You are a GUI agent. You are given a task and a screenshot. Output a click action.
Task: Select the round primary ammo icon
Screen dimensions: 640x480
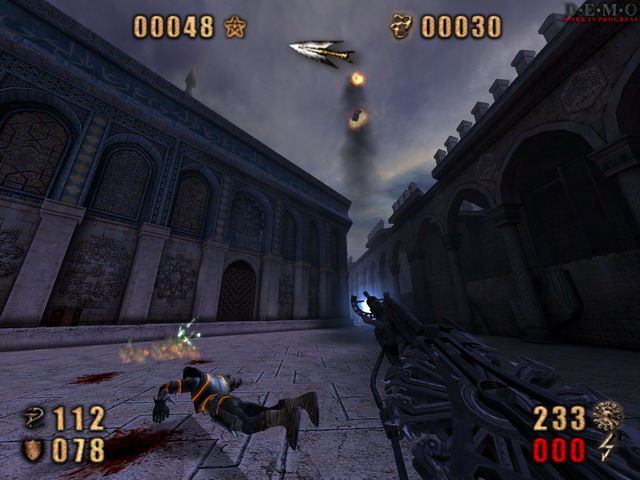point(606,416)
